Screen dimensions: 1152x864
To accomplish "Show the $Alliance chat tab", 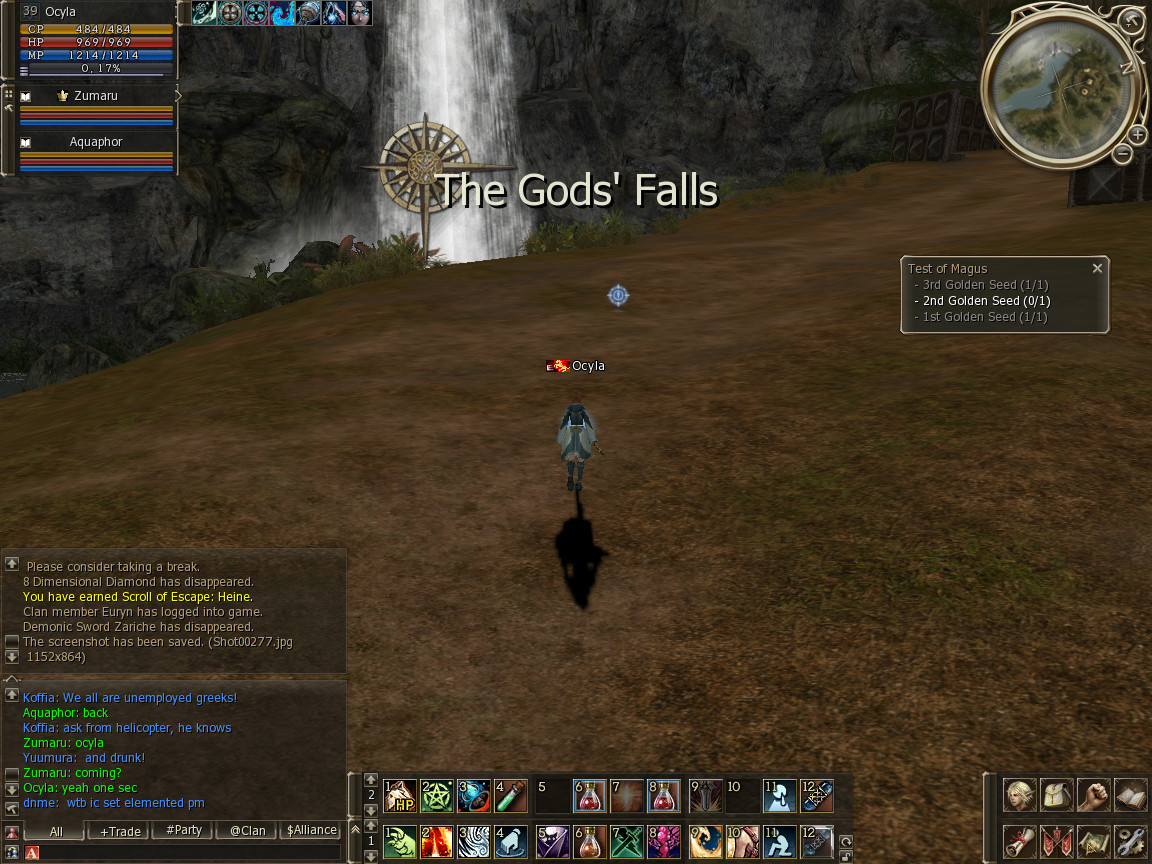I will (312, 831).
